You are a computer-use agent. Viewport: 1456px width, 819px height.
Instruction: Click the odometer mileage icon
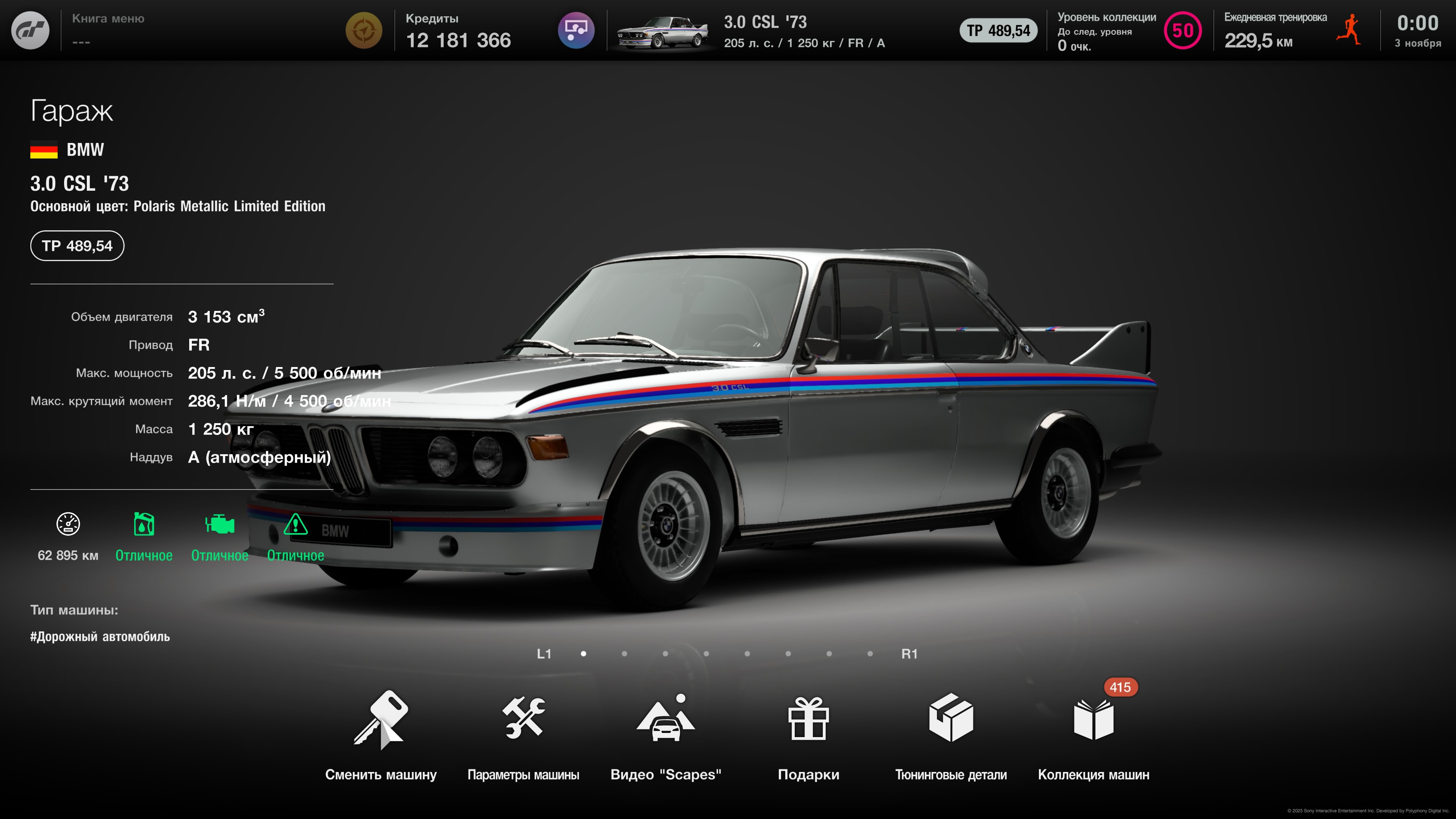click(68, 524)
